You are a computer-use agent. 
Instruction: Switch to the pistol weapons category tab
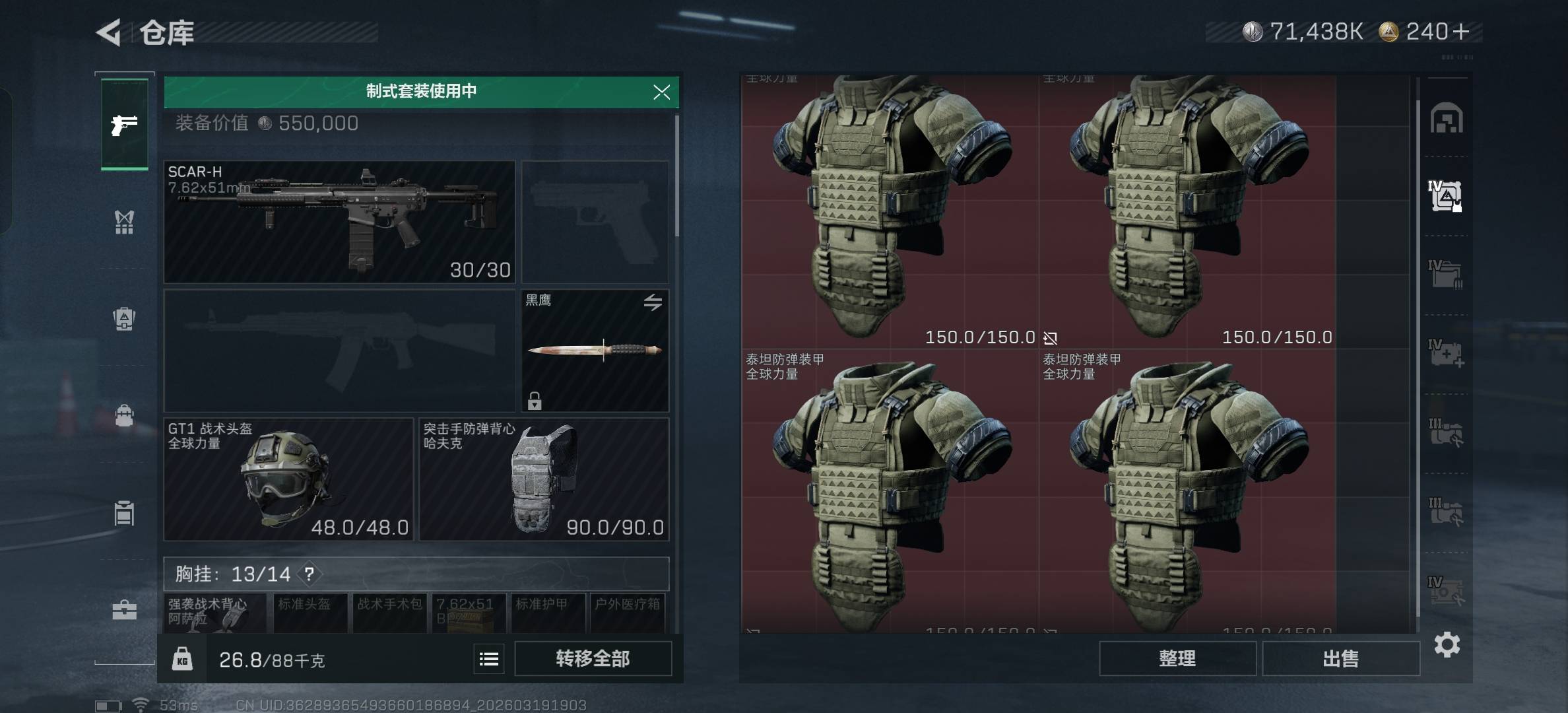(124, 125)
